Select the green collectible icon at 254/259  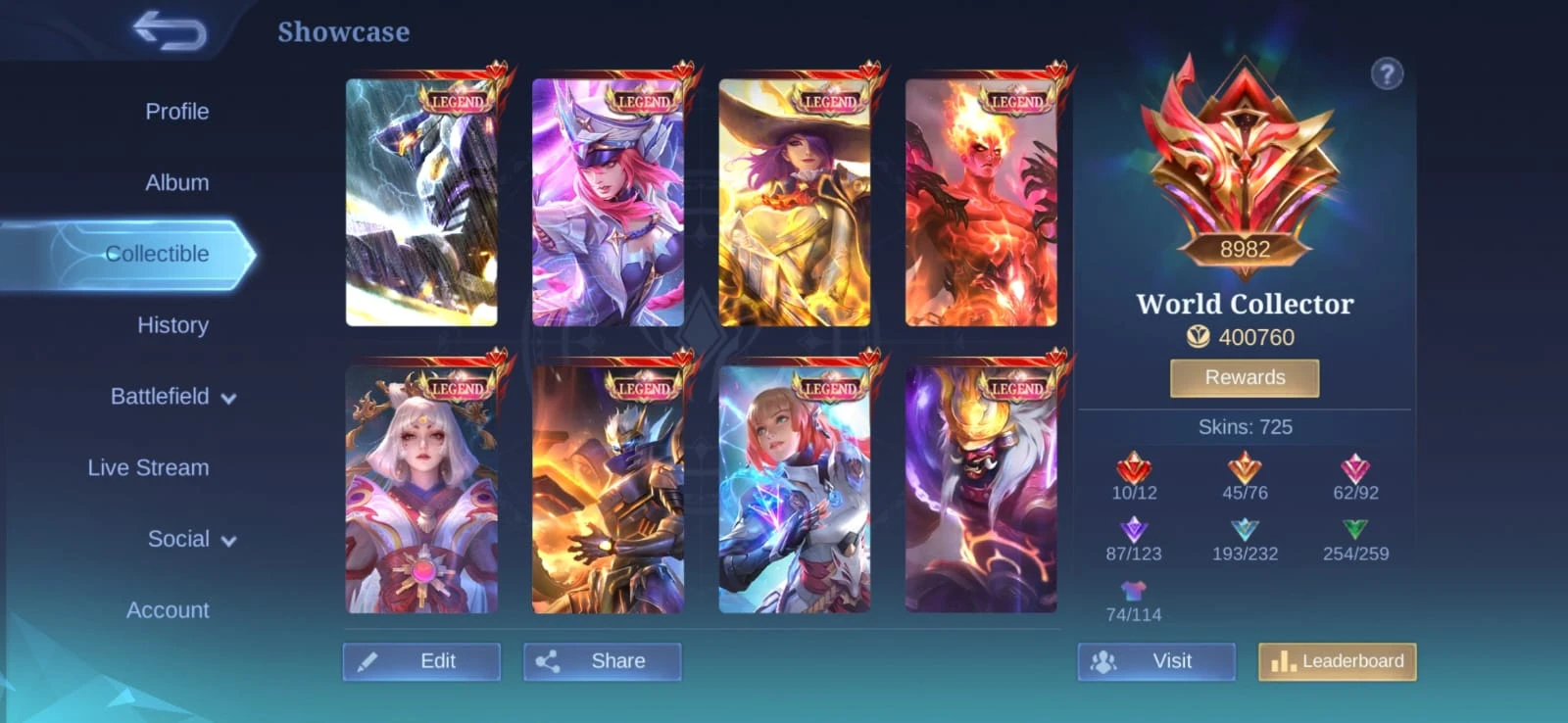pyautogui.click(x=1354, y=531)
